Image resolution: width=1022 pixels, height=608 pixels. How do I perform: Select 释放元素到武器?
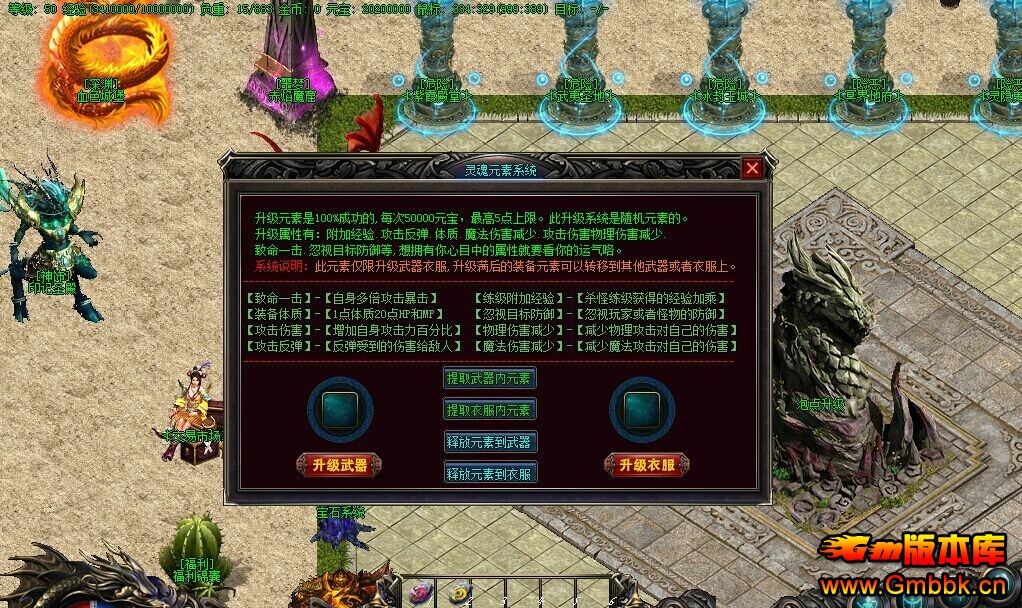click(490, 441)
